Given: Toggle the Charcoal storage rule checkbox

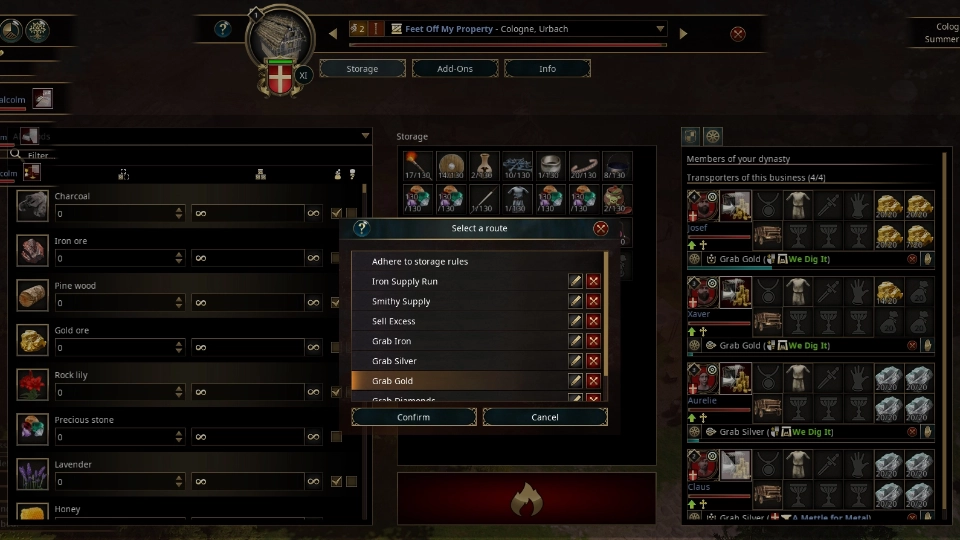Looking at the screenshot, I should [x=337, y=213].
